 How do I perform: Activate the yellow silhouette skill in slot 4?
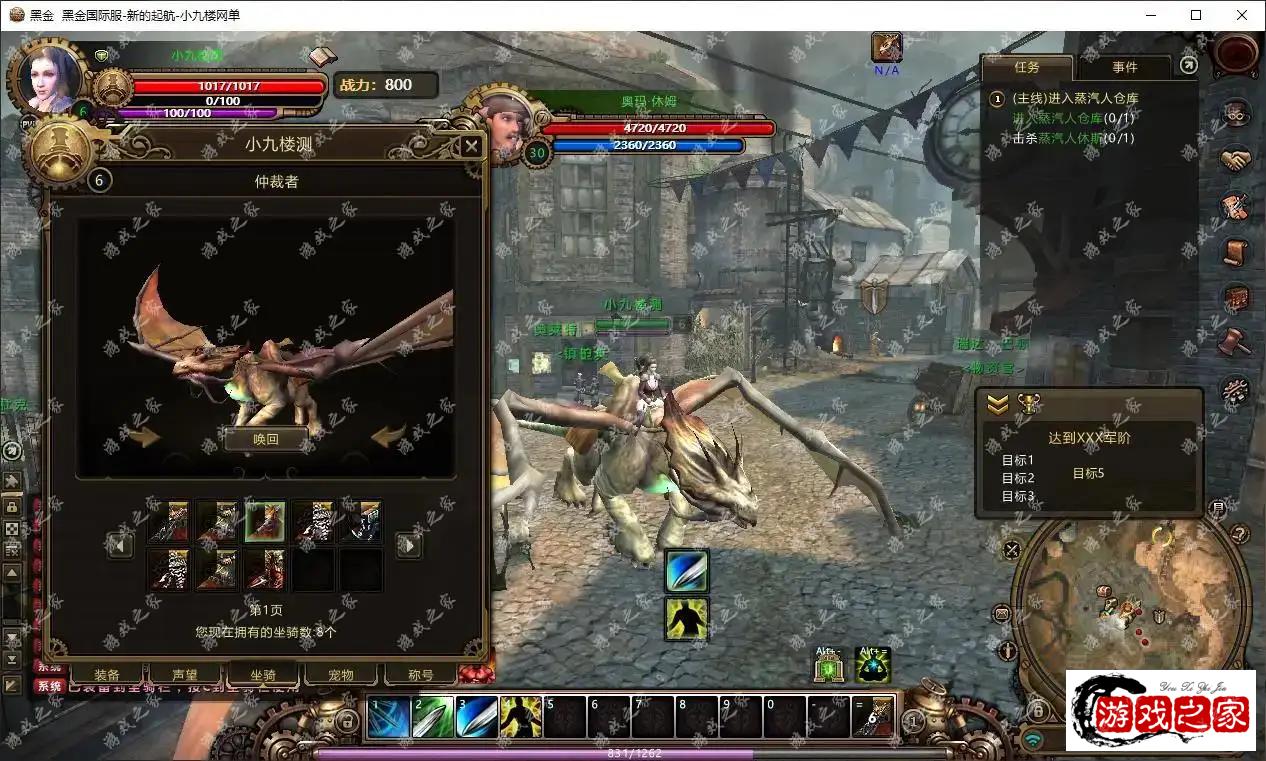pos(520,718)
